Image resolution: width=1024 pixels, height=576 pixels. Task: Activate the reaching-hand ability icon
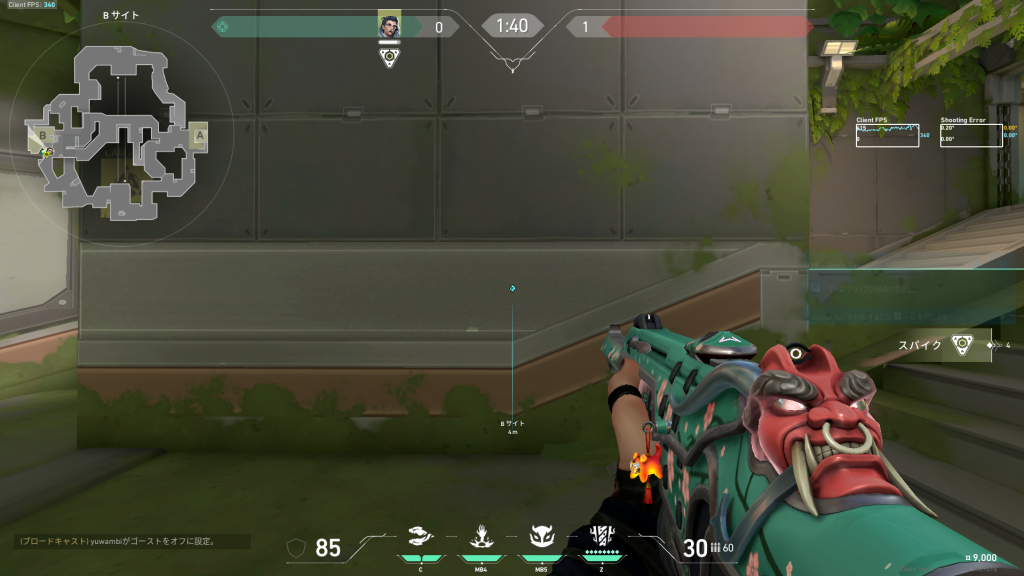point(481,538)
